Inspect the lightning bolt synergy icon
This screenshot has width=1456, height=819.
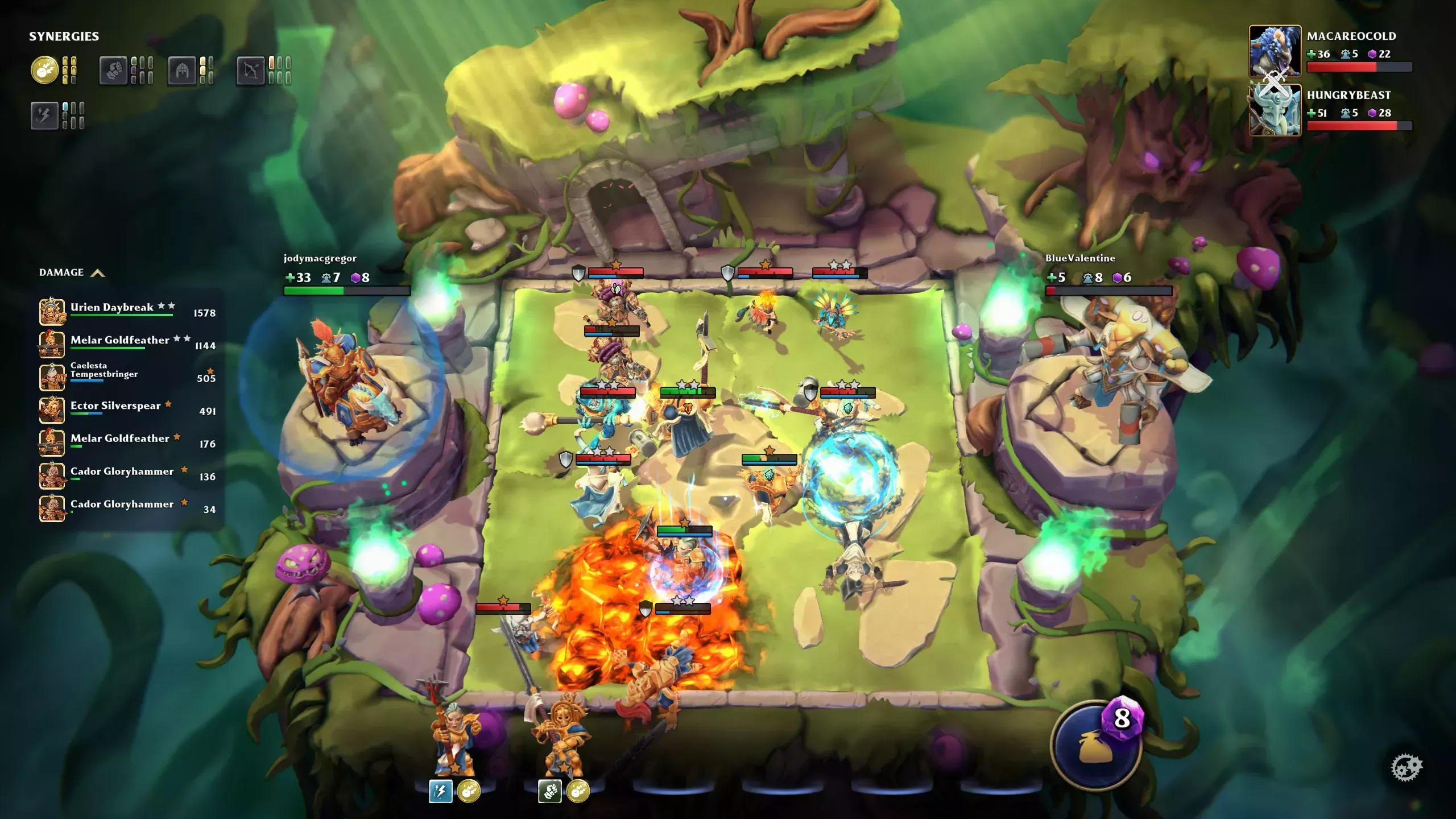click(x=44, y=115)
